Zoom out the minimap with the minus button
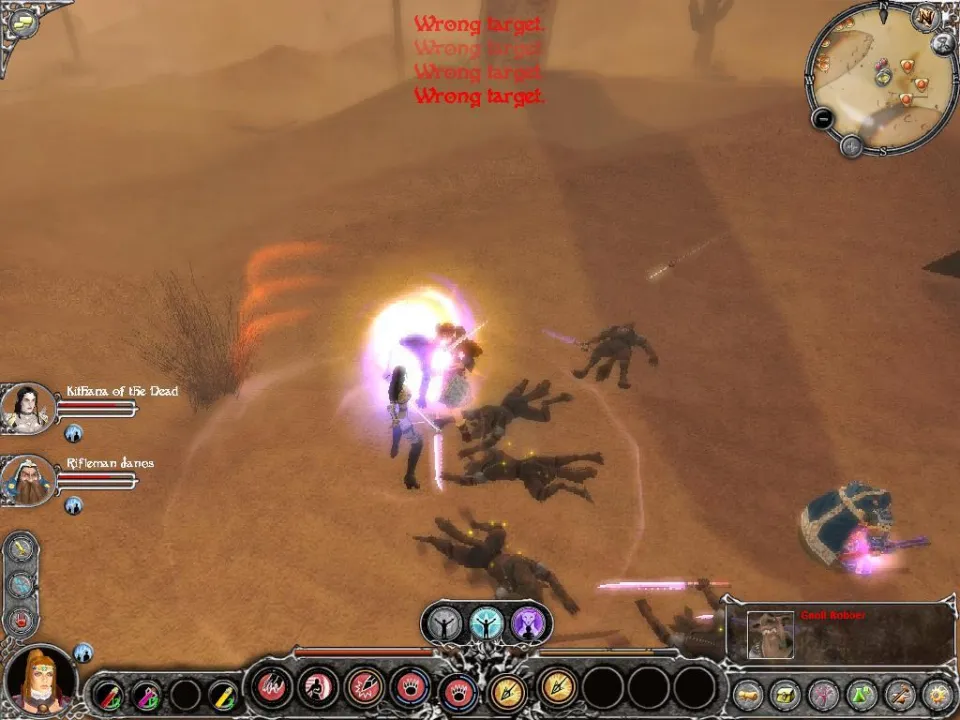Viewport: 960px width, 720px height. [x=822, y=118]
